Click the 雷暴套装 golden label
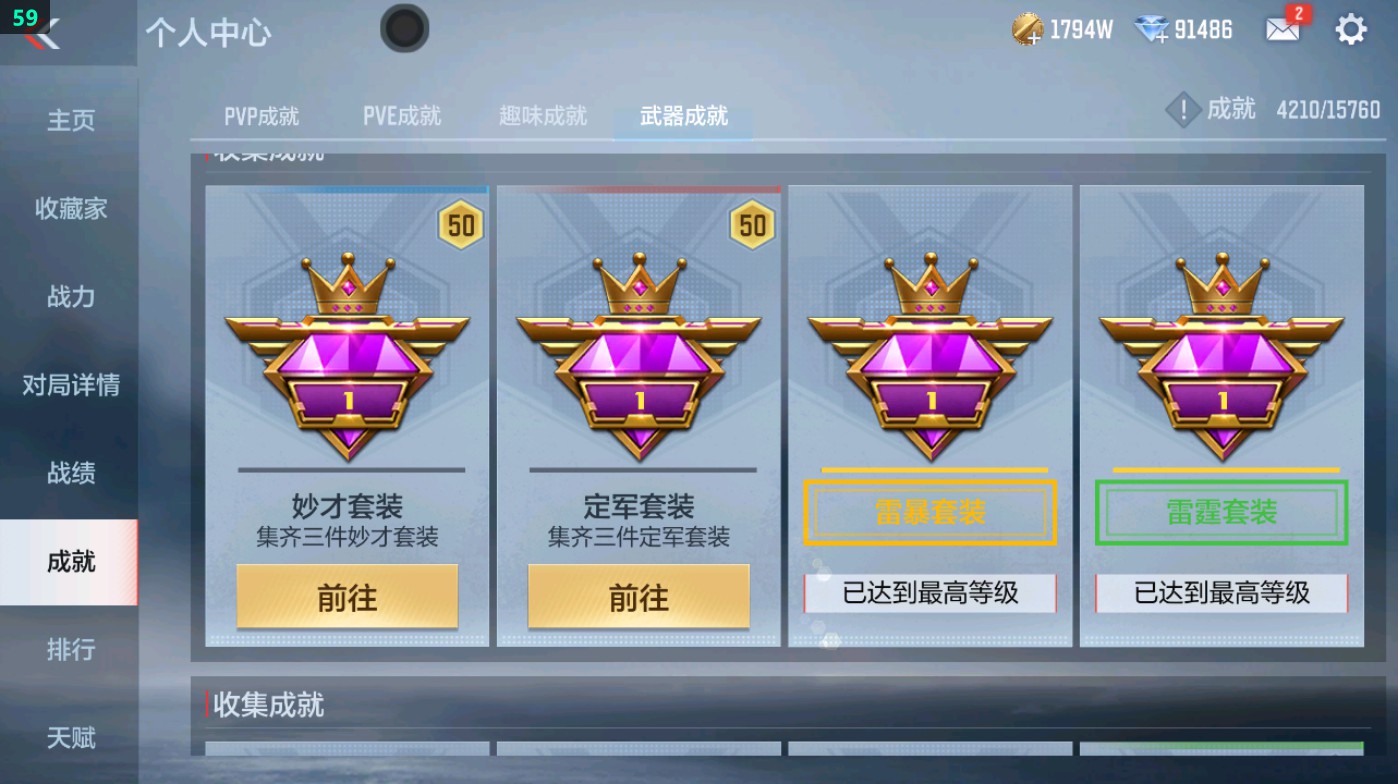1398x784 pixels. tap(928, 512)
